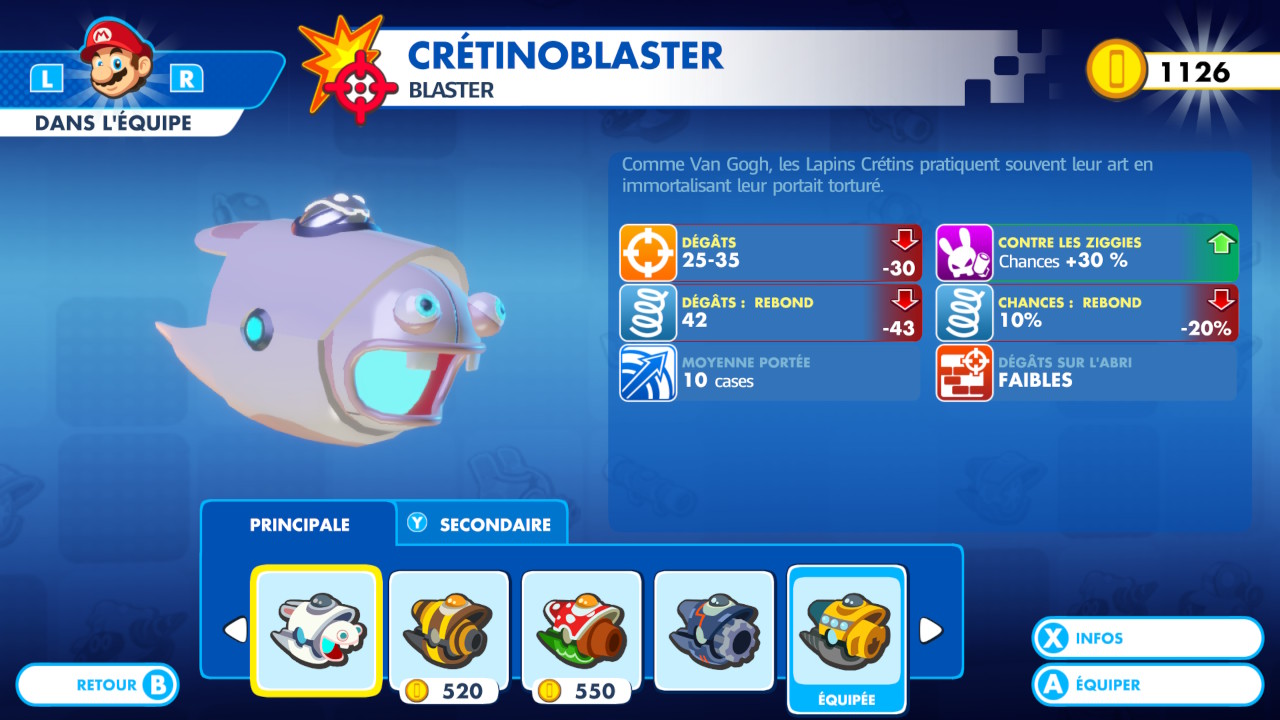Switch to the next character with R
This screenshot has height=720, width=1280.
pos(187,79)
